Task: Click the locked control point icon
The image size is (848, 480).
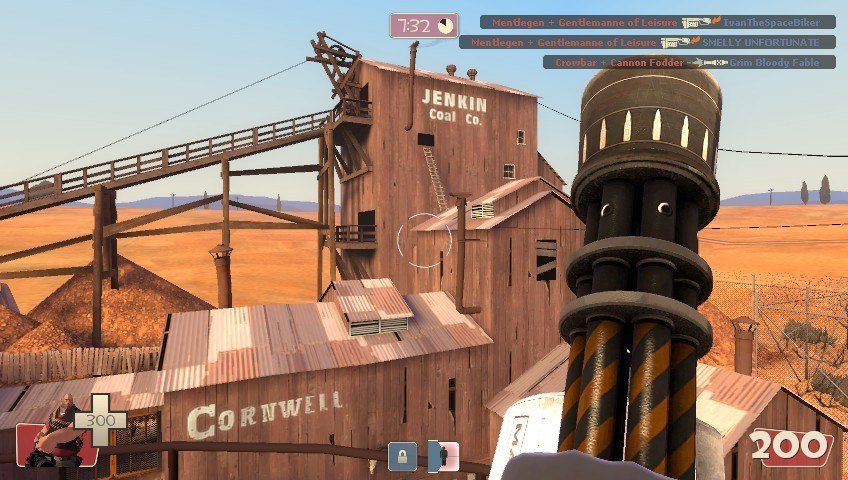Action: pyautogui.click(x=402, y=456)
